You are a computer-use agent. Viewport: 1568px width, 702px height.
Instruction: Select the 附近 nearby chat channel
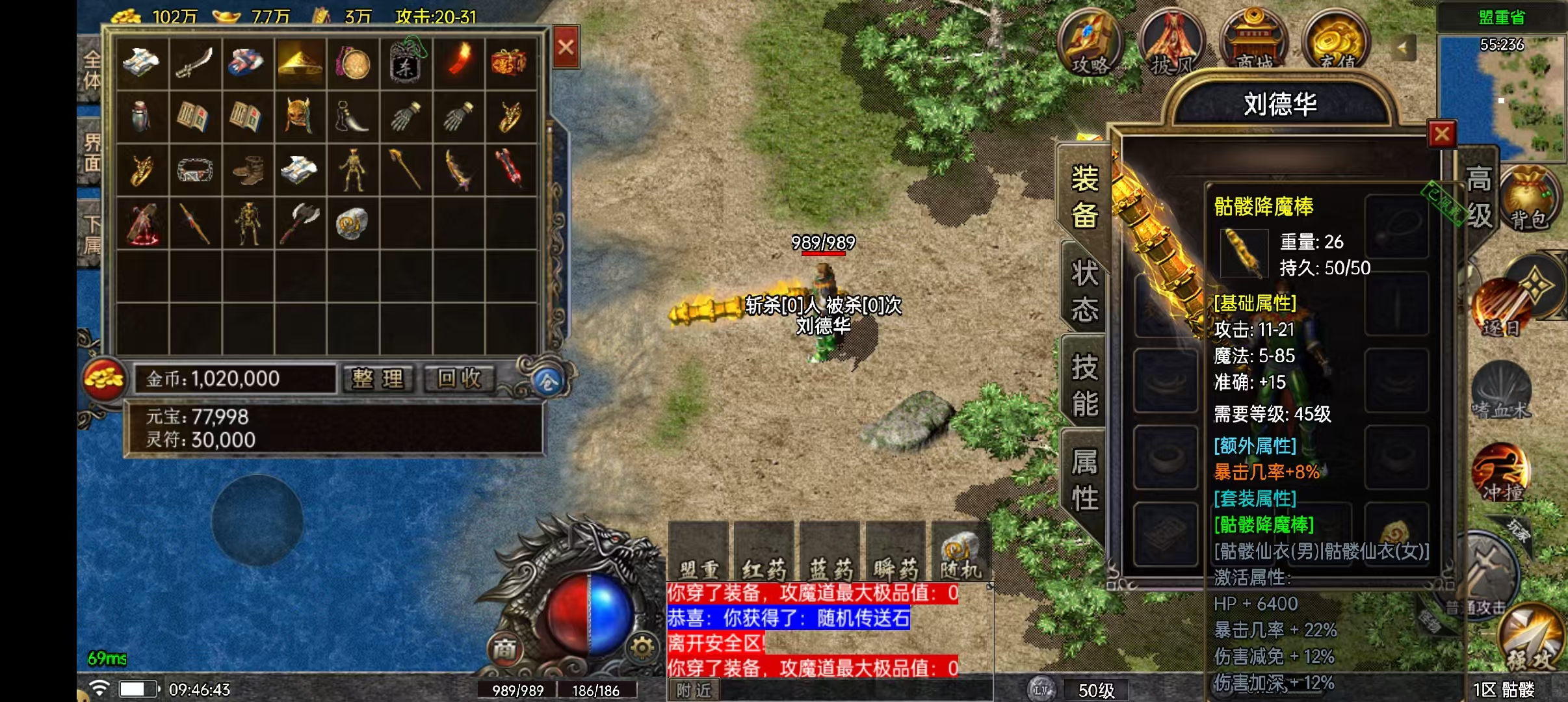click(694, 690)
